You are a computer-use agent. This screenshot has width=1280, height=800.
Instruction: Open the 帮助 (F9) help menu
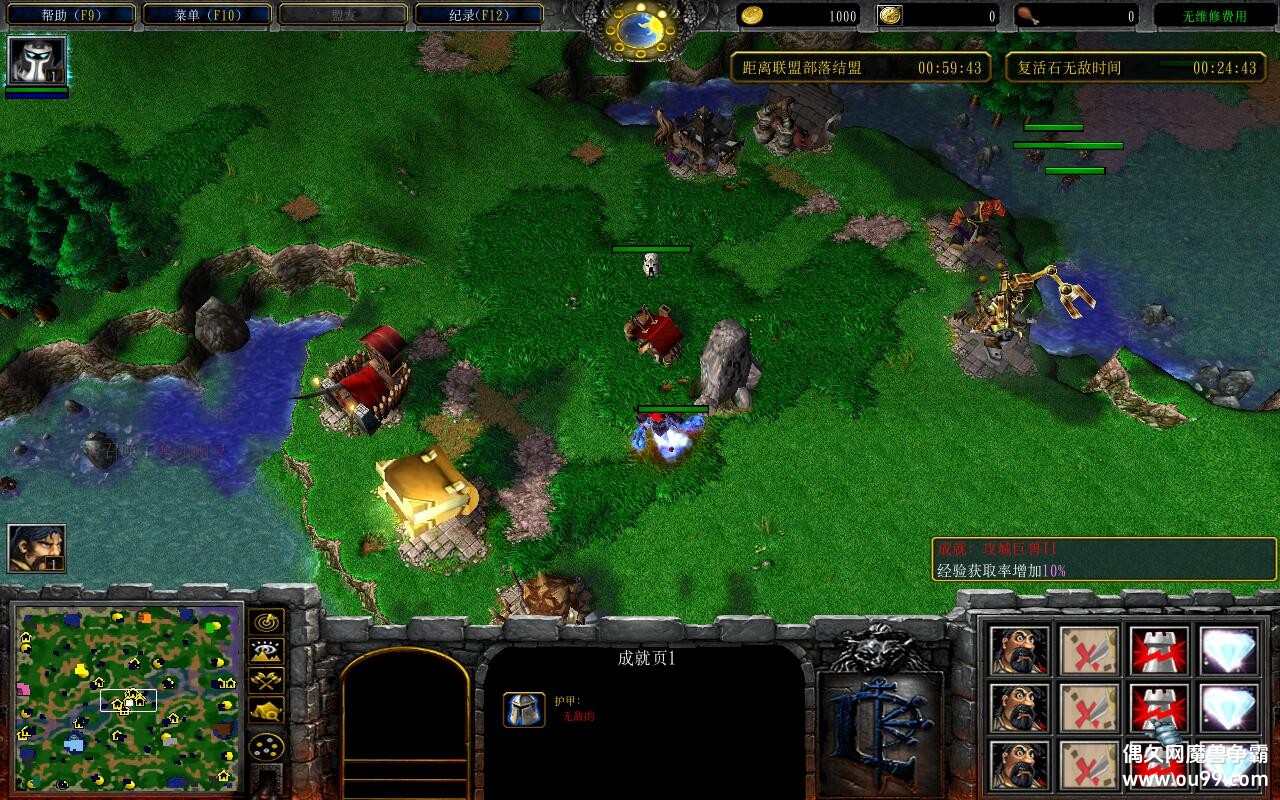pos(68,15)
